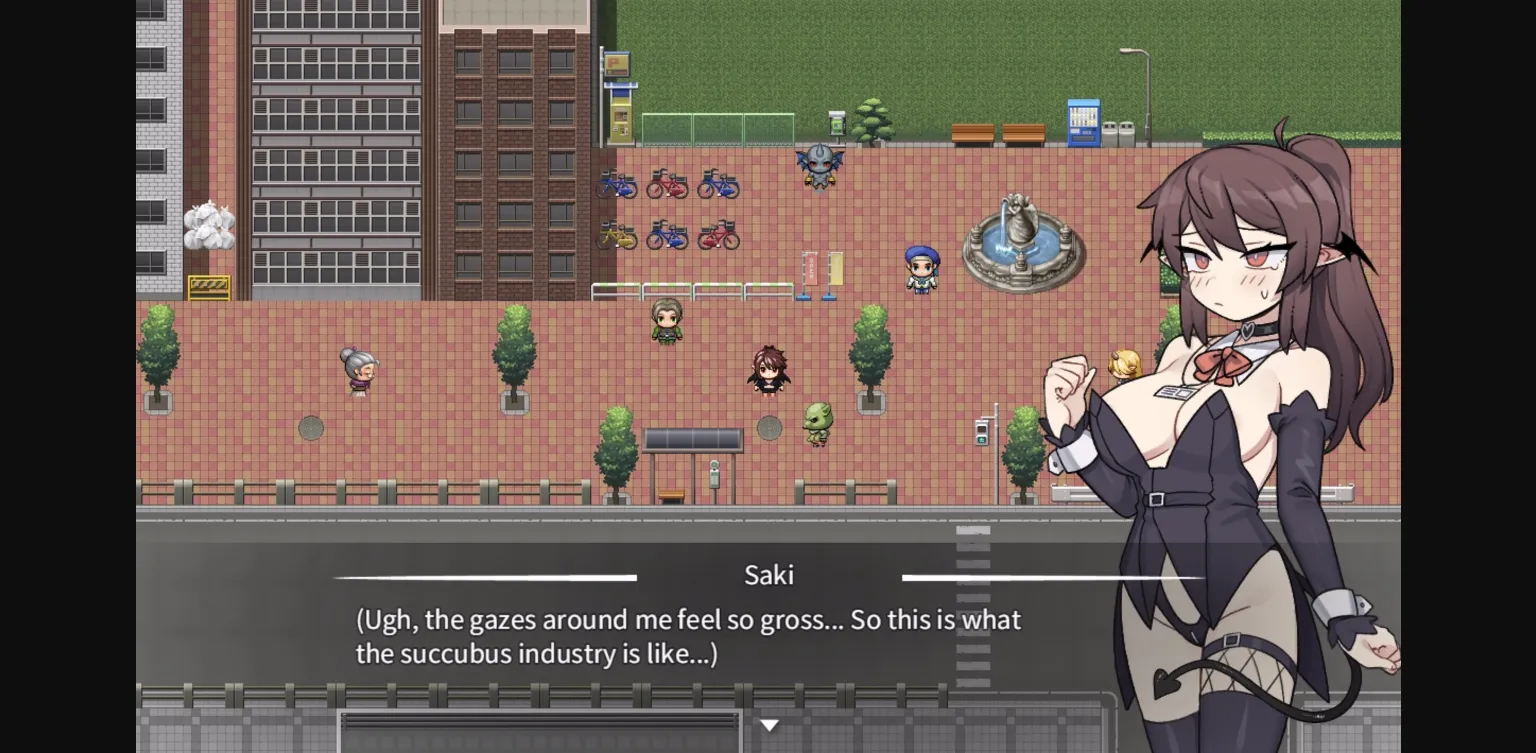Click the dialogue text about the succubus industry
This screenshot has height=753, width=1536.
click(688, 635)
